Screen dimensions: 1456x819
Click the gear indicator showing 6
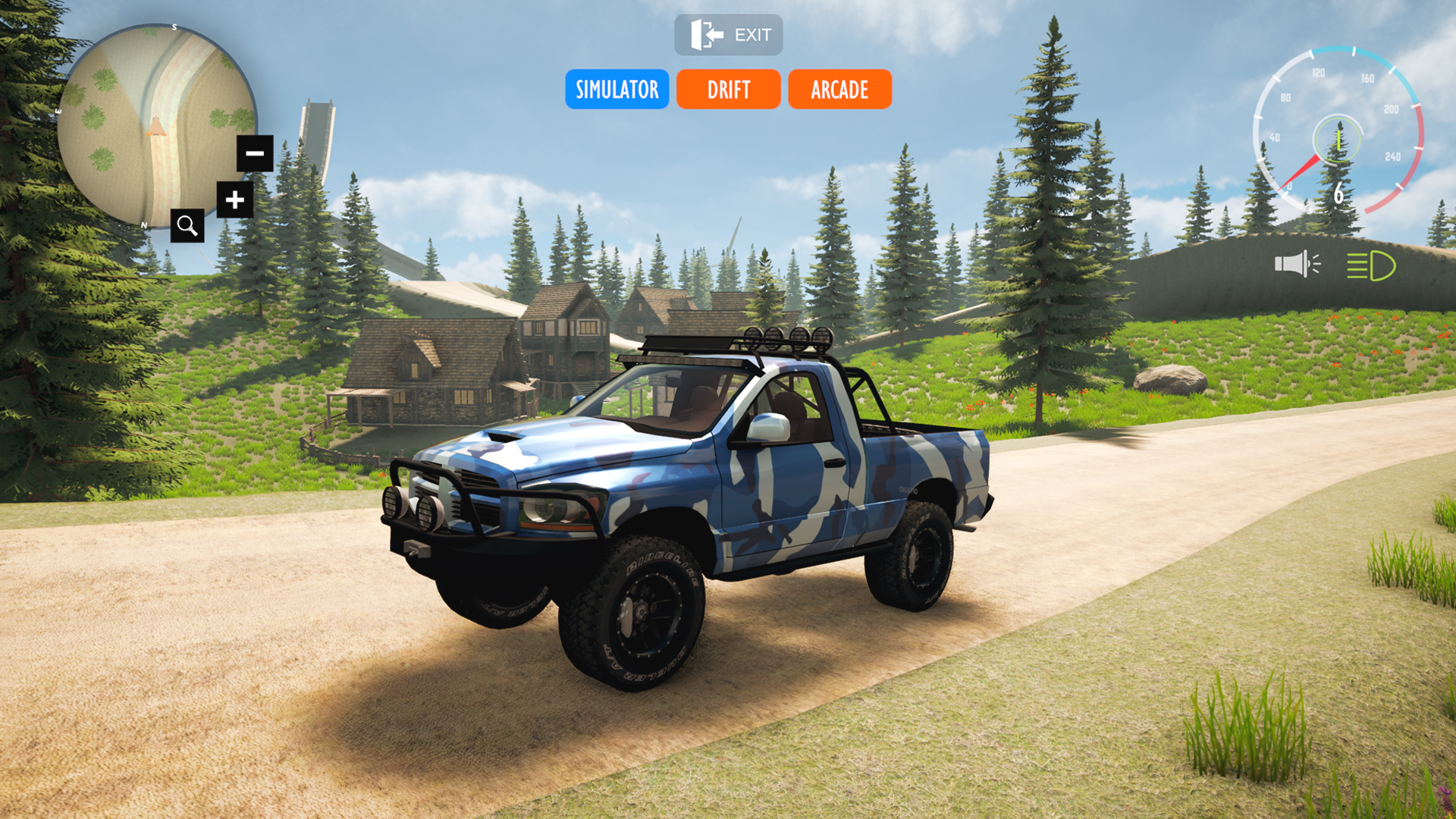(1339, 194)
